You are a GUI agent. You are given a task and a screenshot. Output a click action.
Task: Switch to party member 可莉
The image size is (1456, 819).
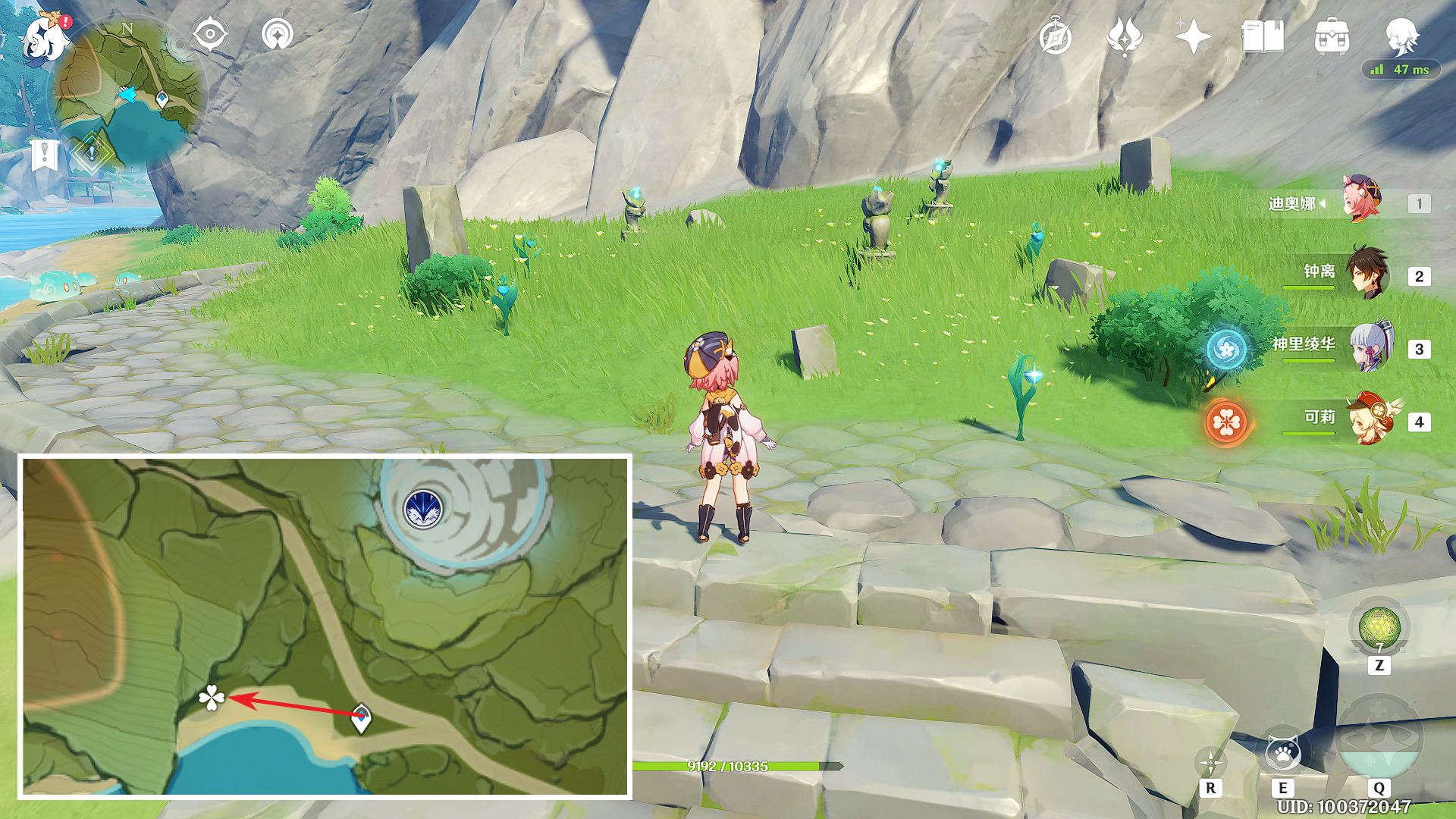click(1370, 419)
